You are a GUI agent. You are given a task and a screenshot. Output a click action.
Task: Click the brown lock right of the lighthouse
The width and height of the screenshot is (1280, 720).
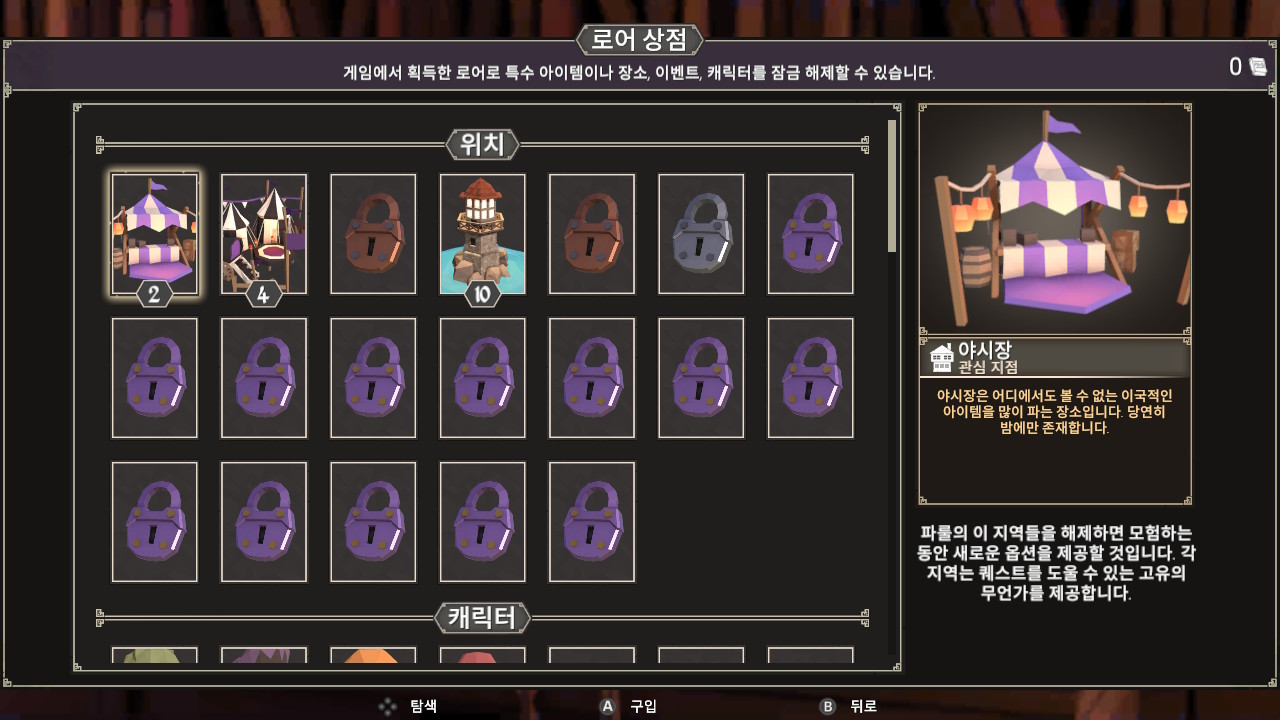pos(591,233)
